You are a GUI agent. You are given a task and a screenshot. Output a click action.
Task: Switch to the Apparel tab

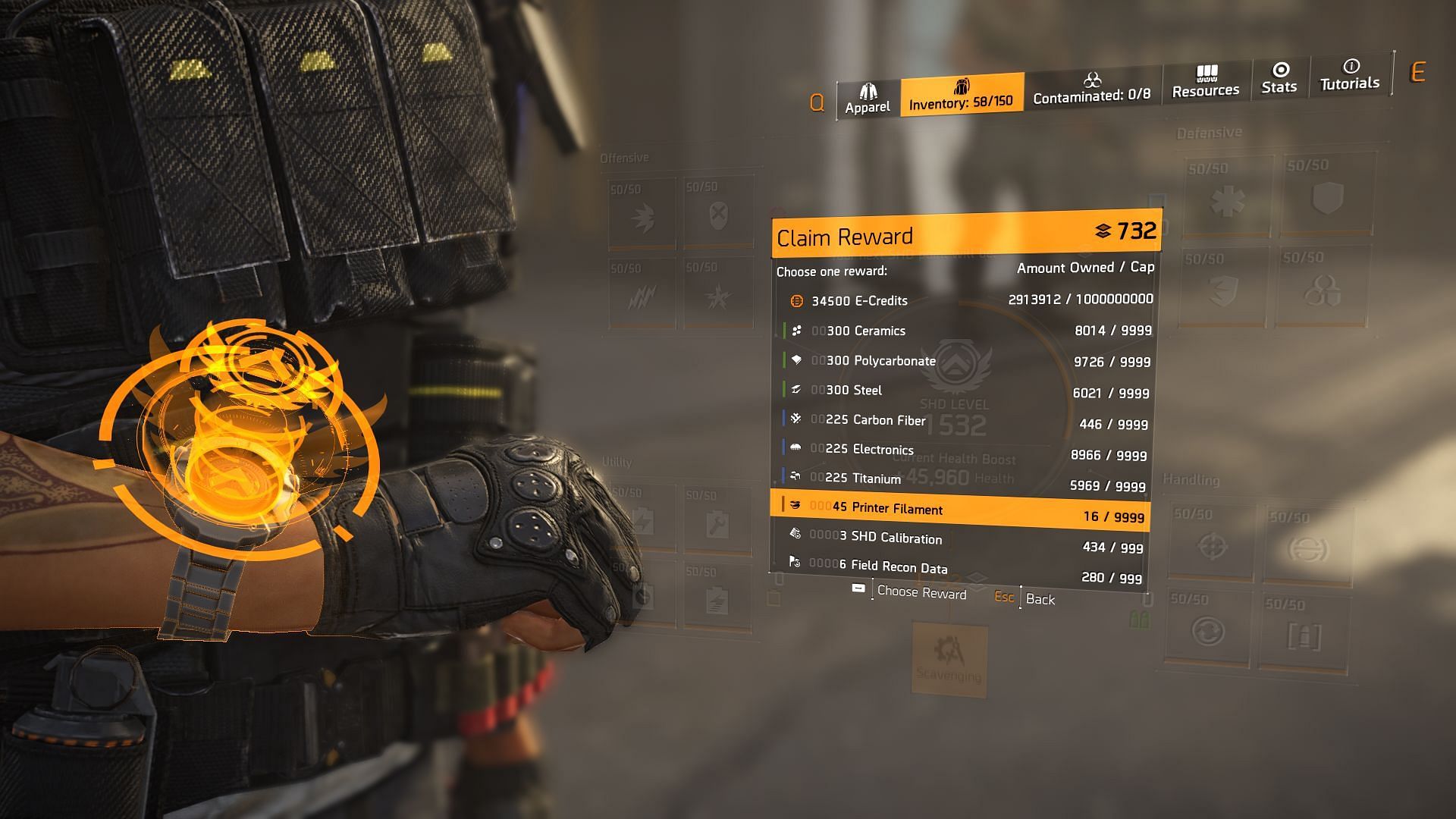tap(868, 99)
